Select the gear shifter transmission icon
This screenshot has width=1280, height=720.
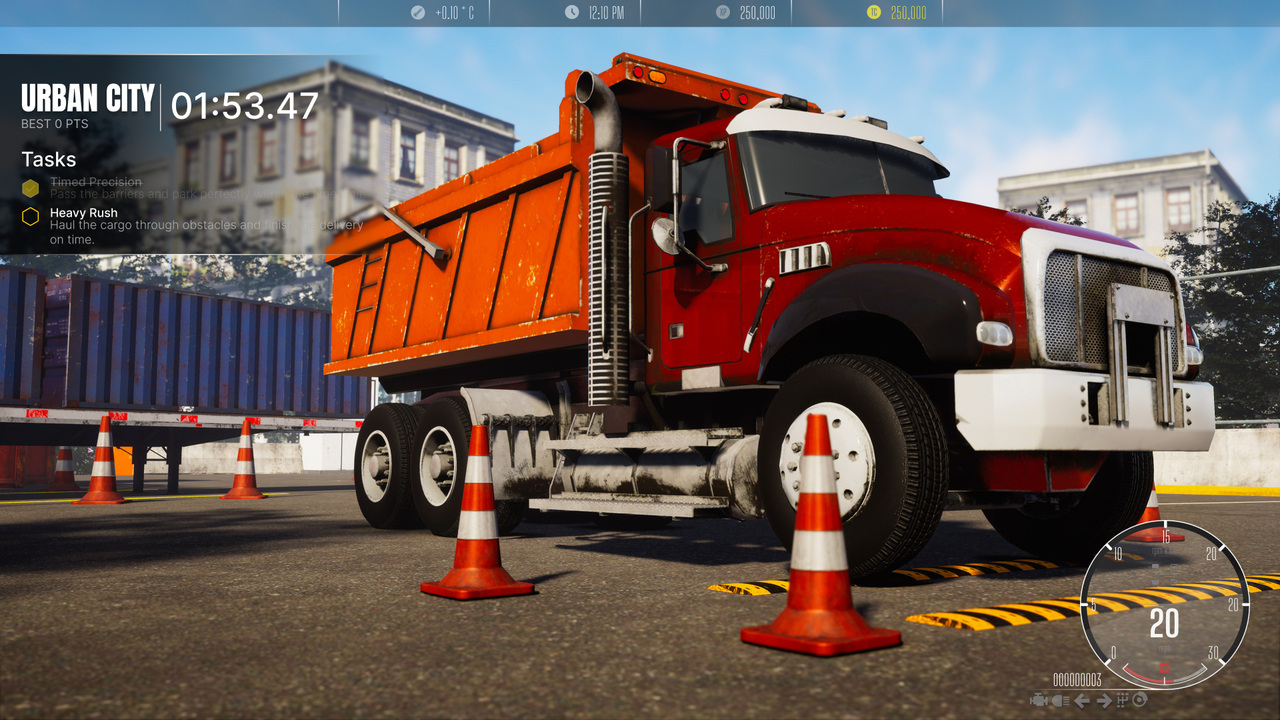point(1123,701)
